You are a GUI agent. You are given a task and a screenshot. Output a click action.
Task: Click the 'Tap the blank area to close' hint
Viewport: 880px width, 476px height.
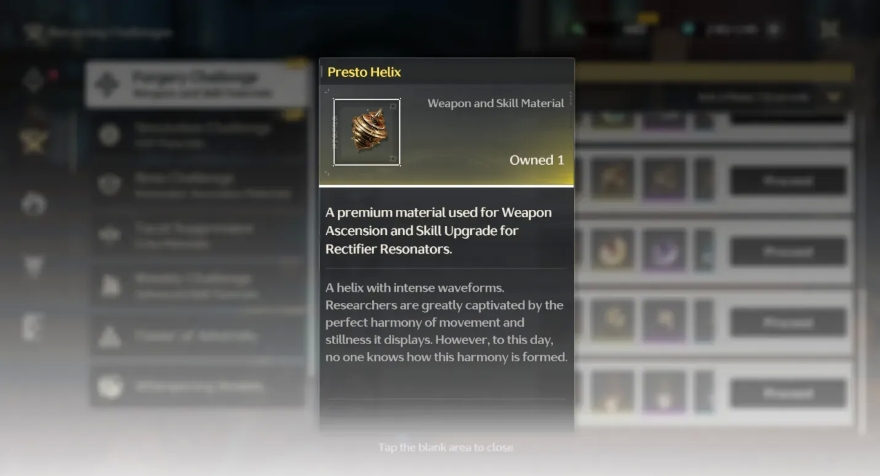point(446,447)
